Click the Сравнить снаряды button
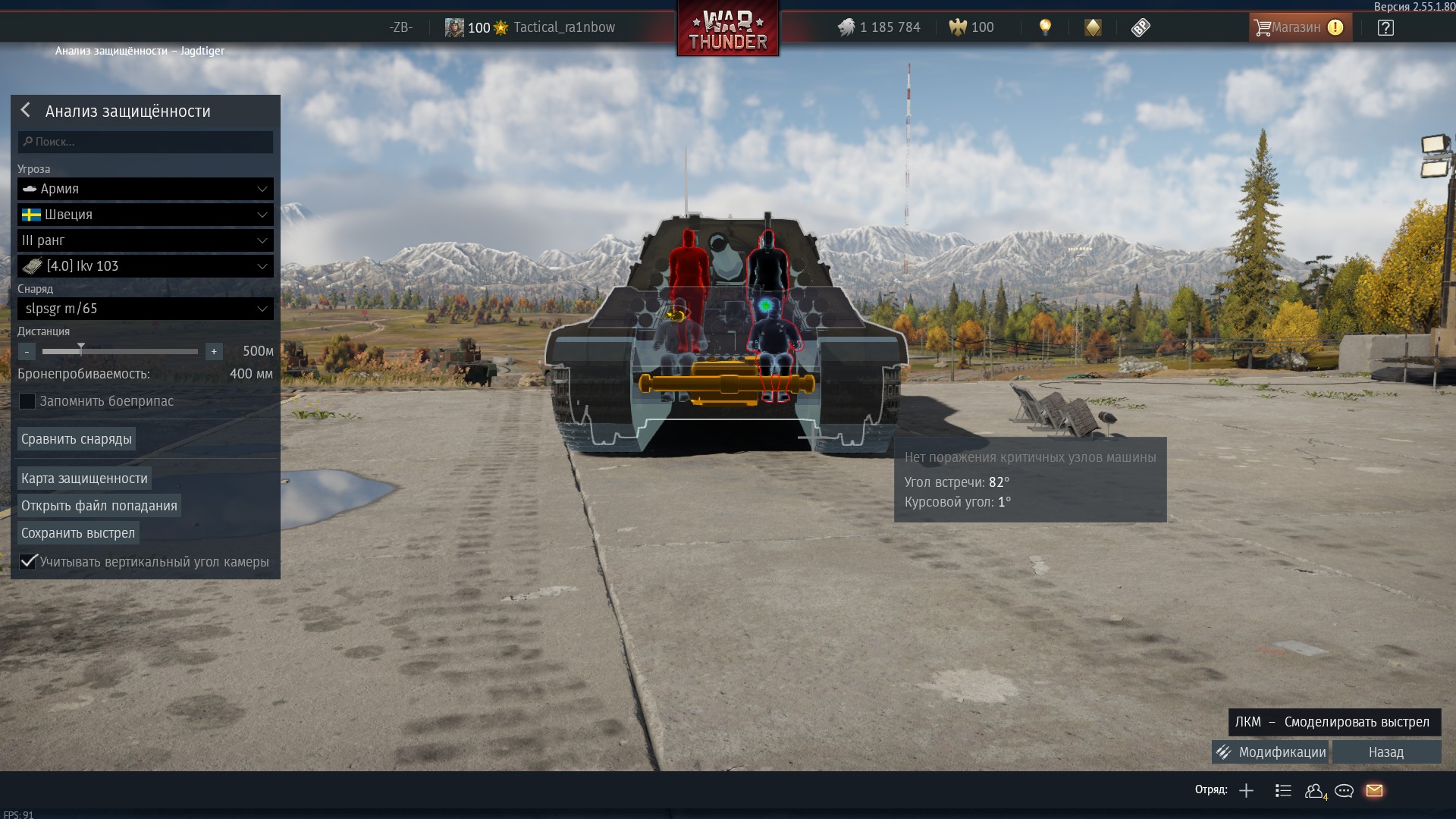 (77, 439)
